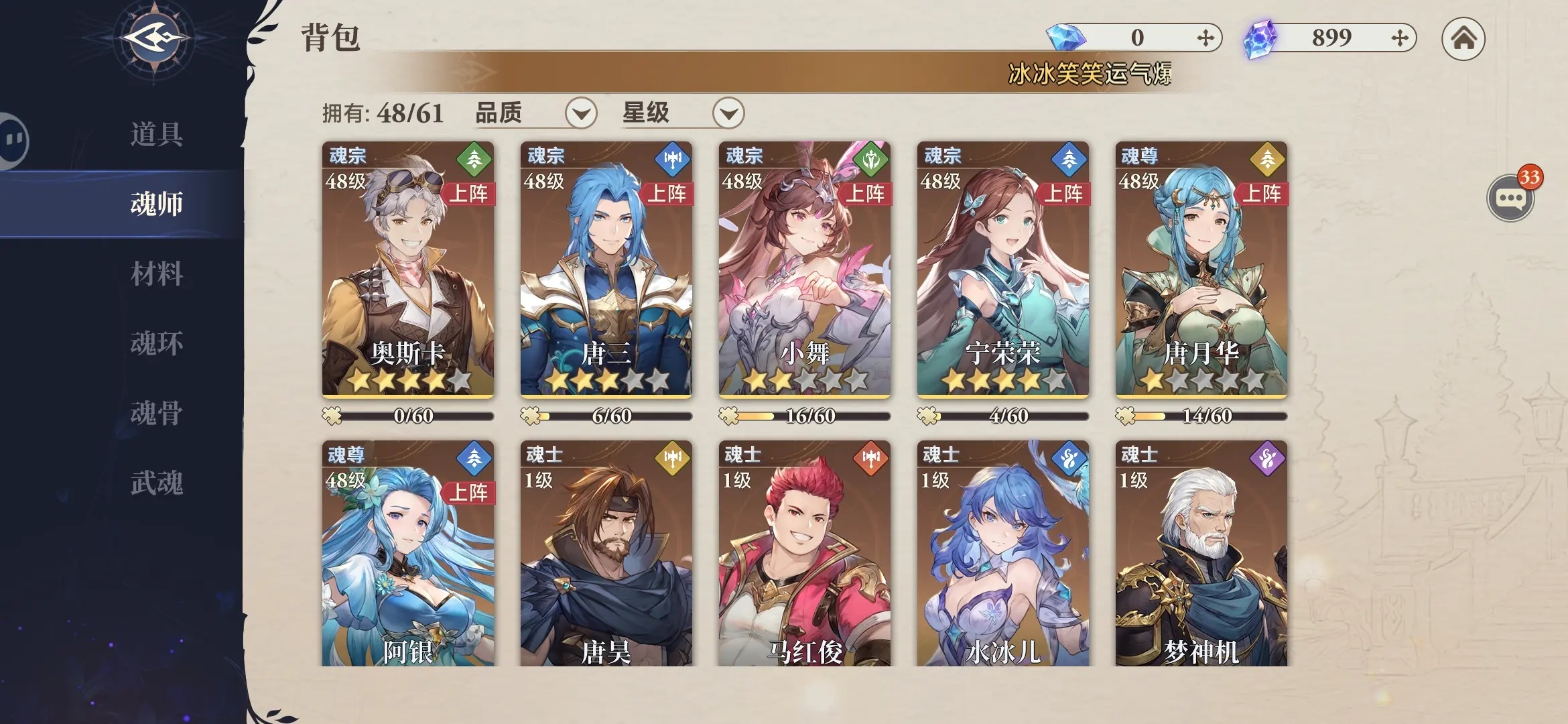Screen dimensions: 1568x724
Task: Open the chat messages bubble
Action: pos(1510,198)
